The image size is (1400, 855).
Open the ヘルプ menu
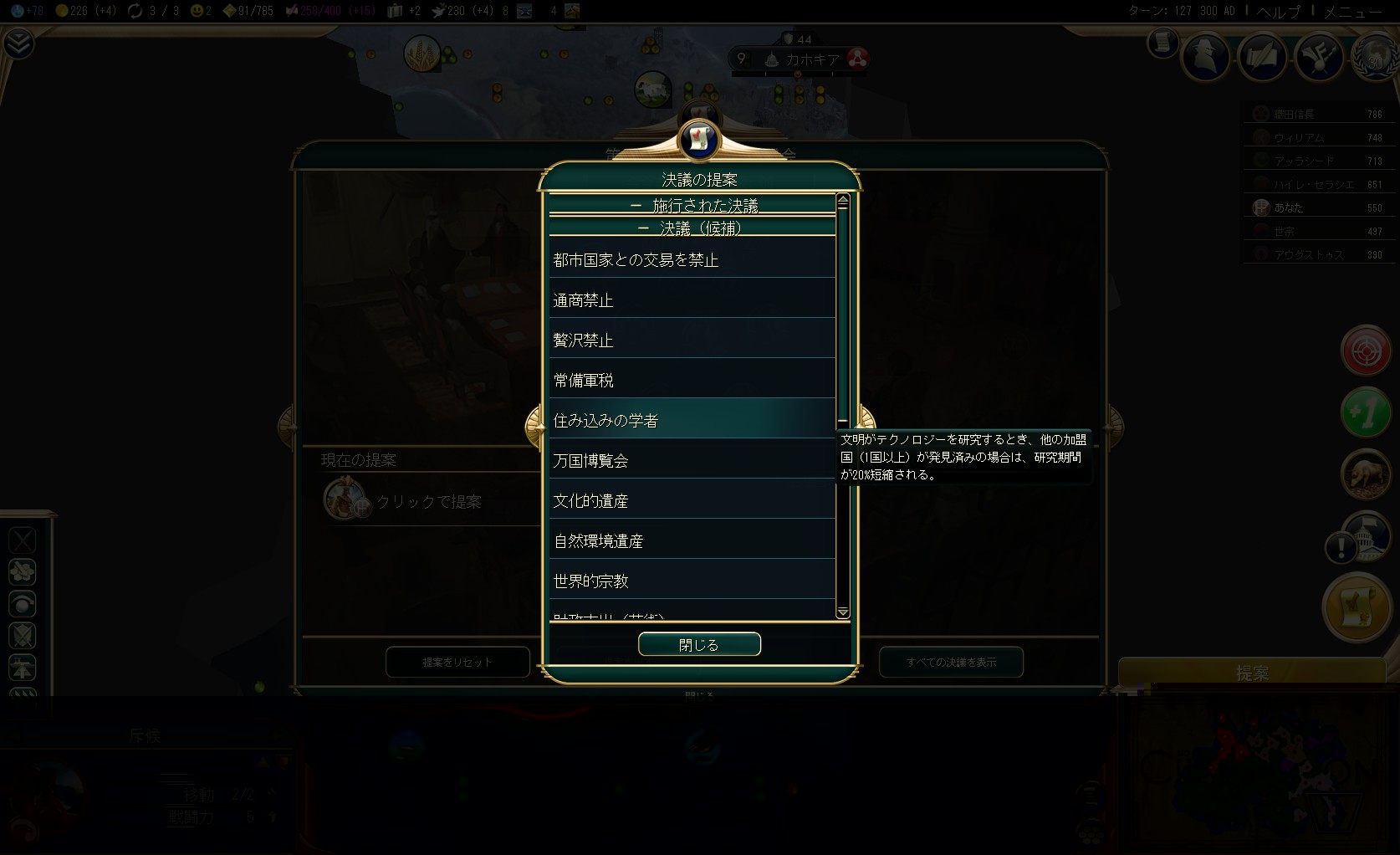1278,12
